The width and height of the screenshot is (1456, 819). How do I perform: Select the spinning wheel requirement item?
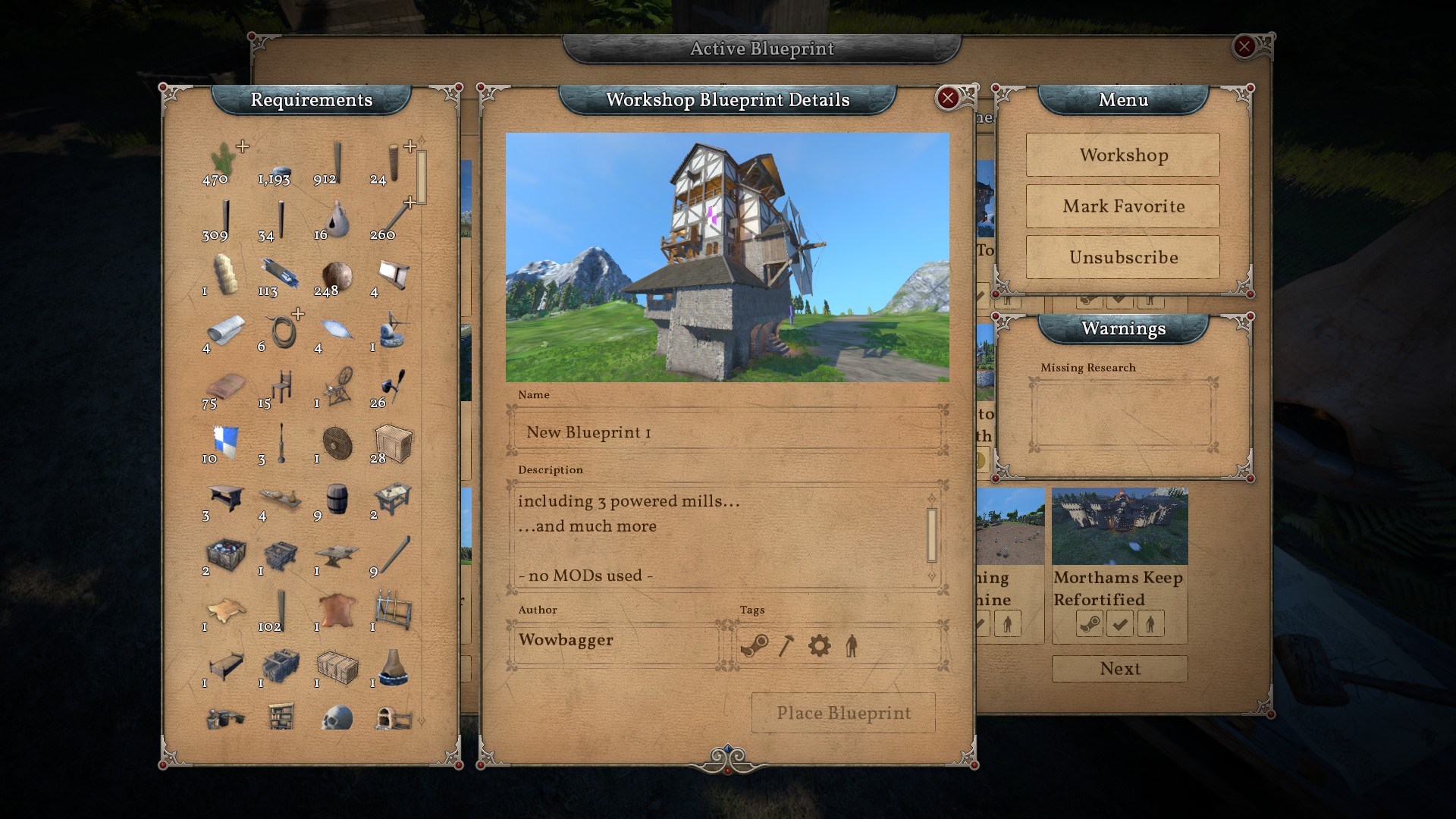(x=337, y=385)
